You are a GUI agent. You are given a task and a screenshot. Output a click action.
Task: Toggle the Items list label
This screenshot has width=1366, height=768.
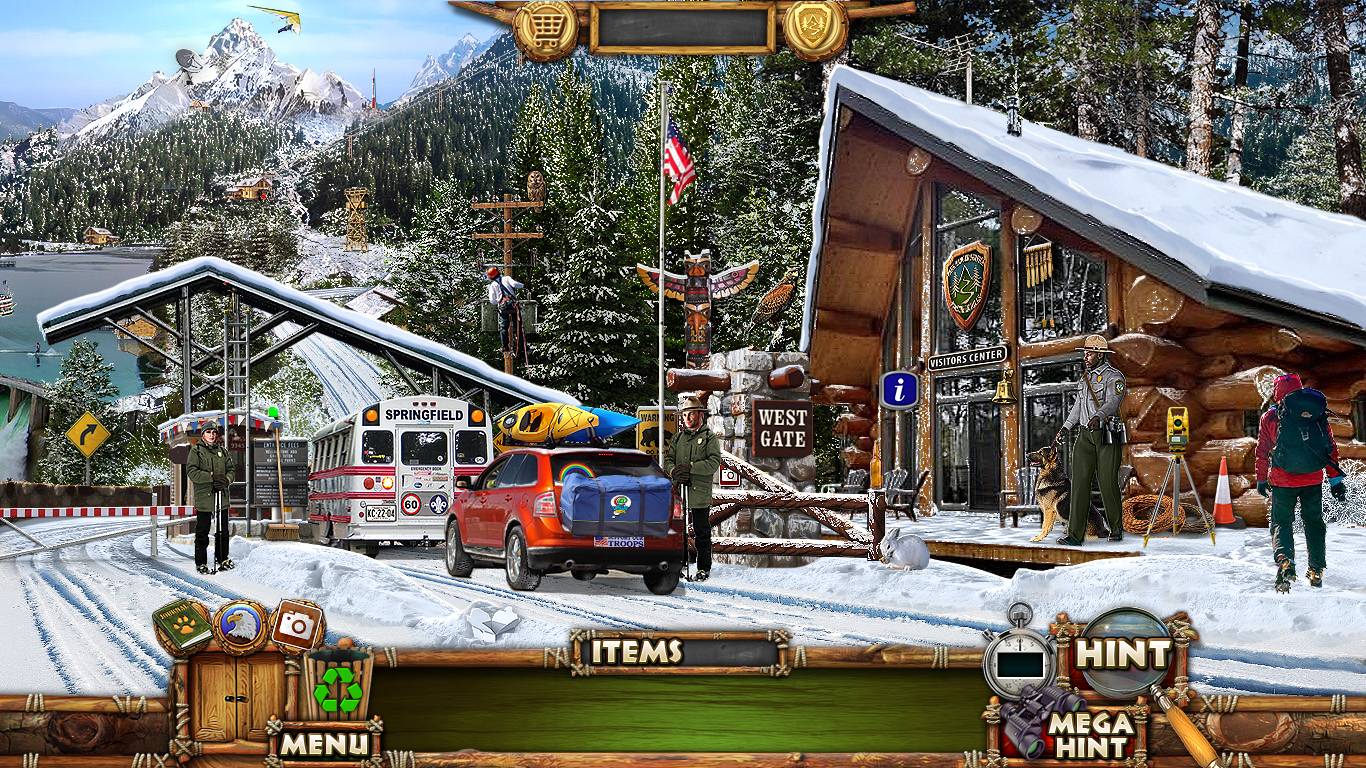point(636,652)
